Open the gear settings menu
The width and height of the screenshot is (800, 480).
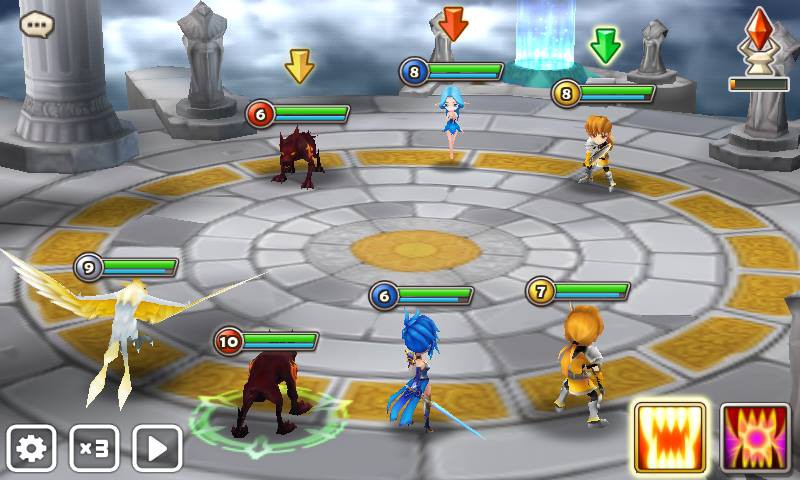point(31,449)
